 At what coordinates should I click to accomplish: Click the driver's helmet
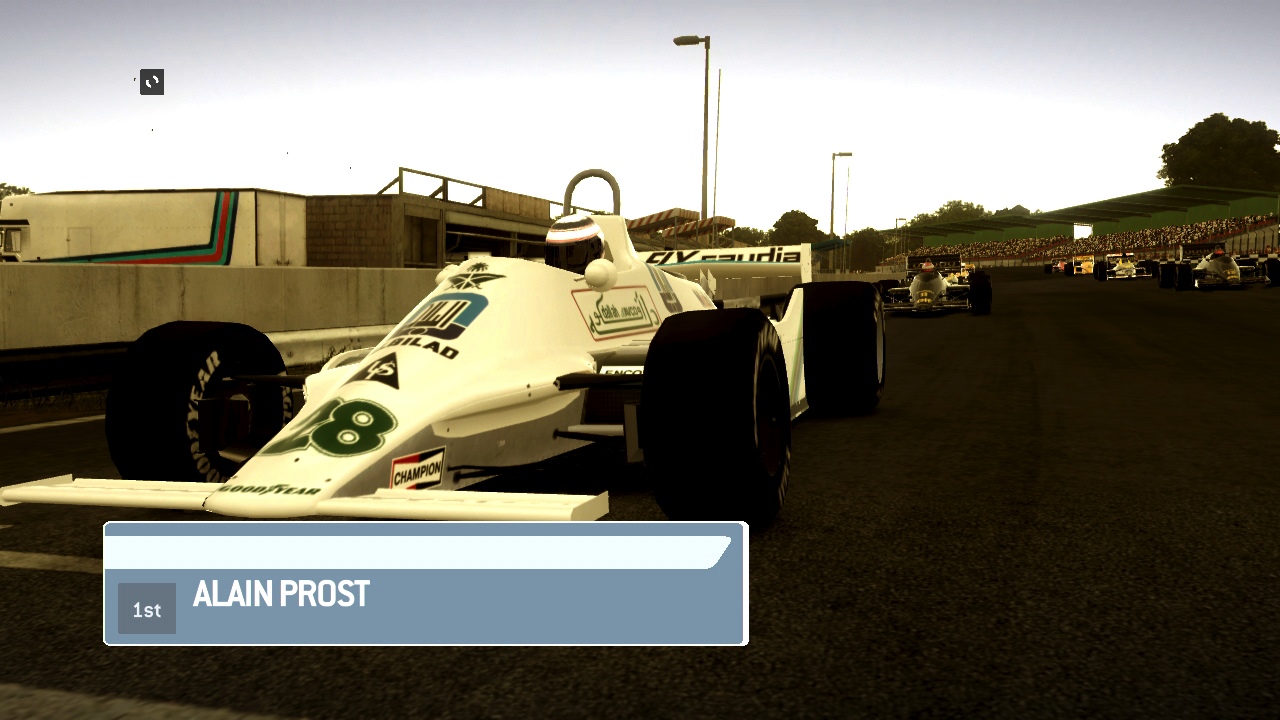click(x=573, y=232)
